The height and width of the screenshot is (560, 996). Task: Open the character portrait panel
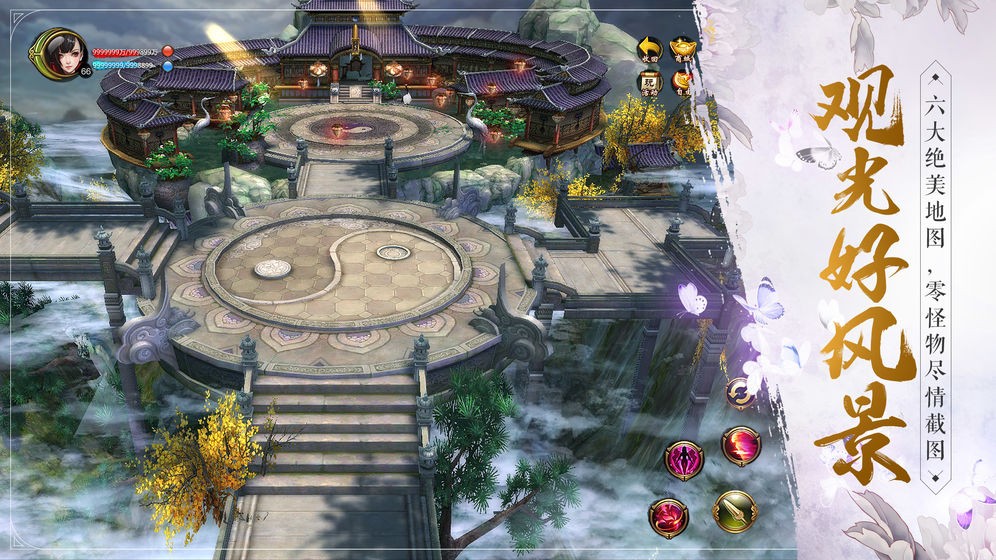coord(56,51)
